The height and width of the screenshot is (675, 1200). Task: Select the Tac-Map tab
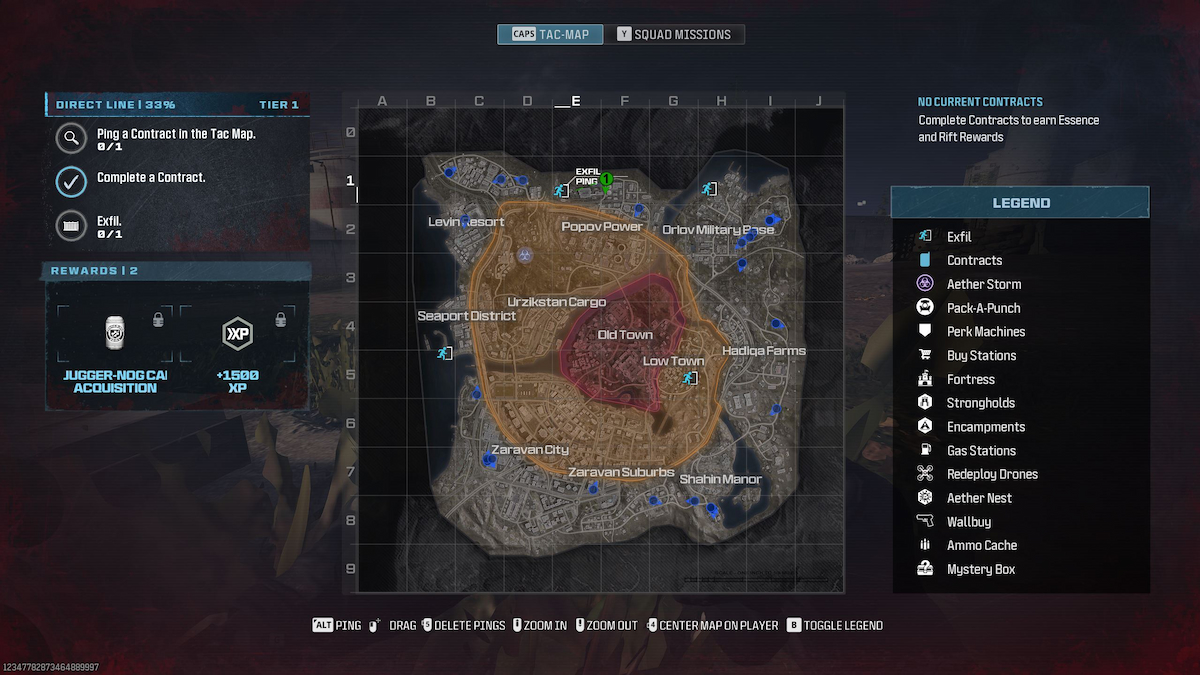click(551, 34)
